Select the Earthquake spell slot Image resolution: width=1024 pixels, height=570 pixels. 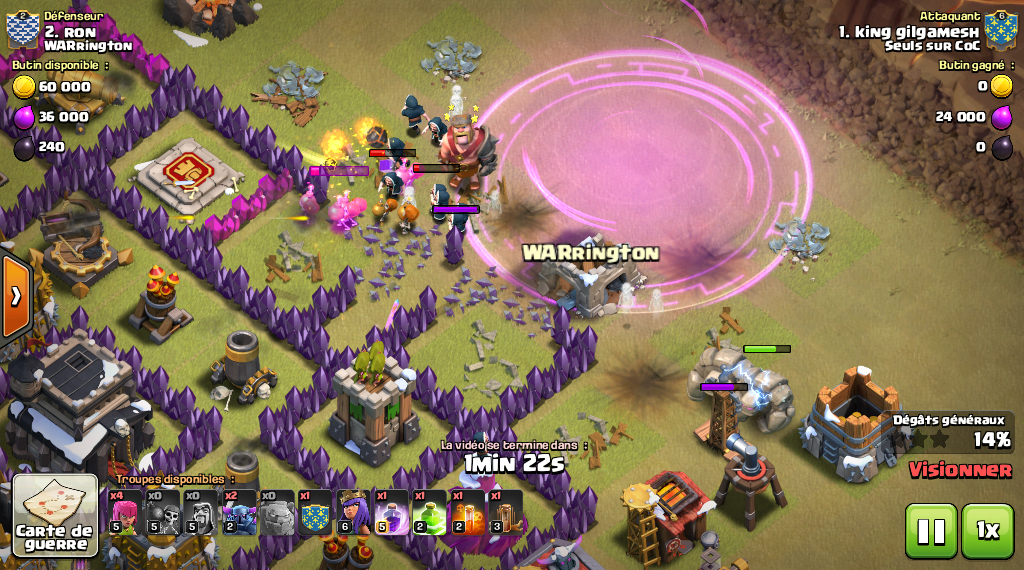(505, 512)
